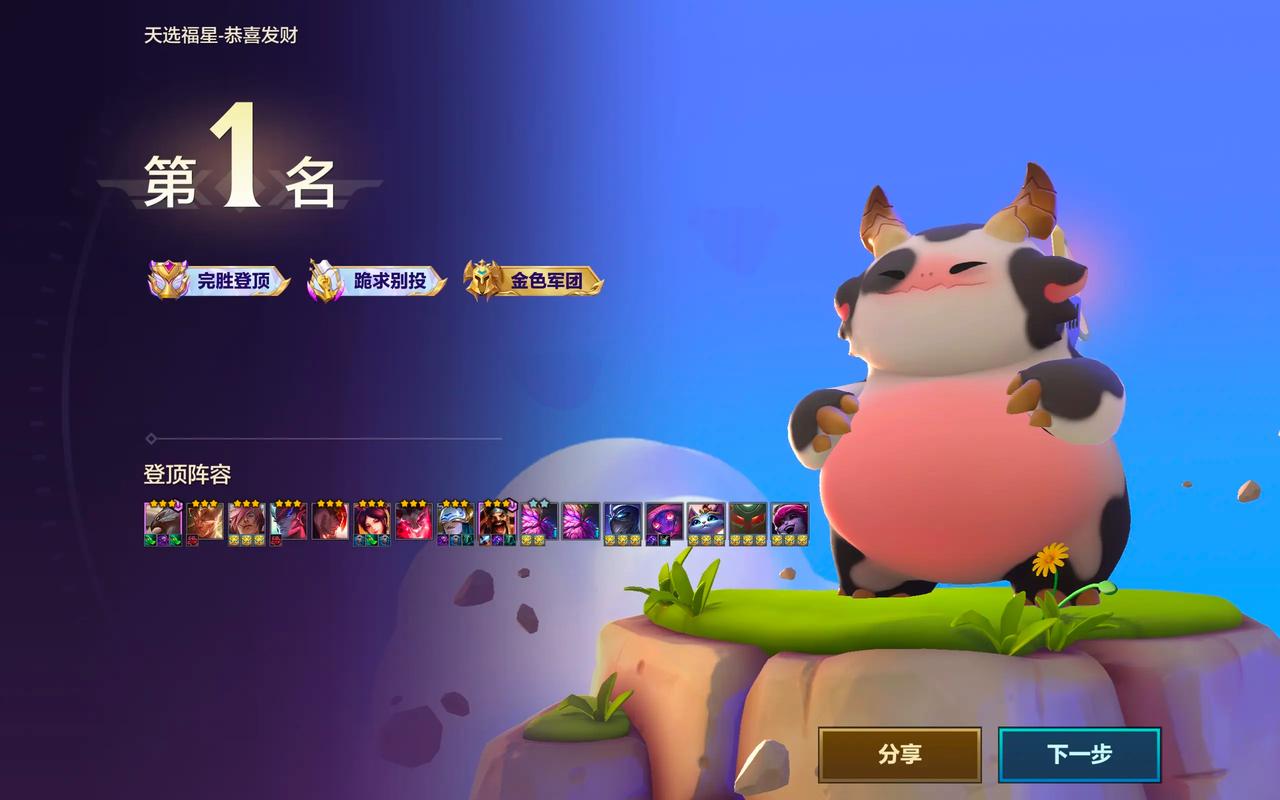Continue with the 下一步 button
The width and height of the screenshot is (1280, 800).
1079,754
